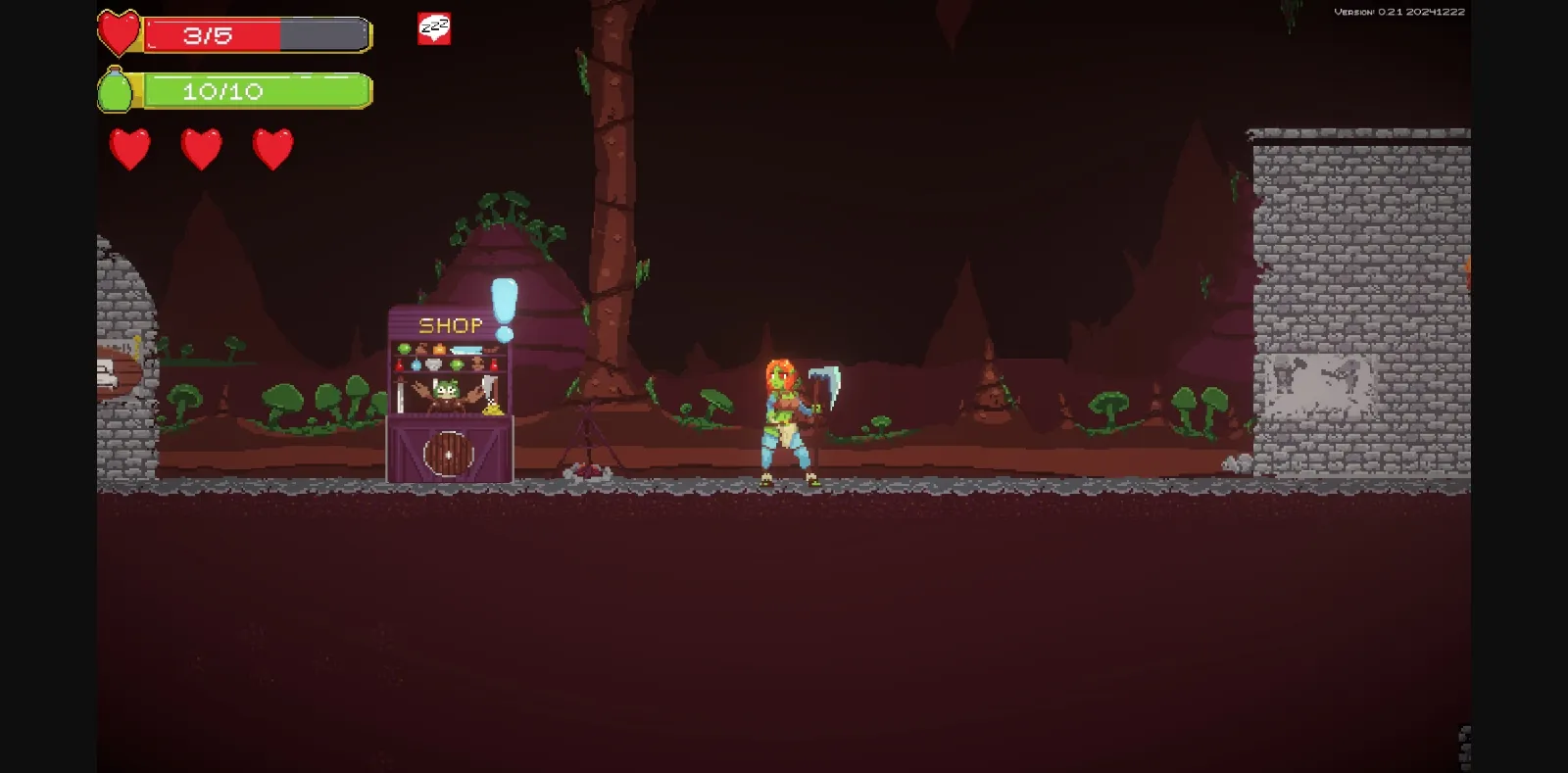This screenshot has height=773, width=1568.
Task: Click the heart icon beside the health bar
Action: tap(119, 30)
